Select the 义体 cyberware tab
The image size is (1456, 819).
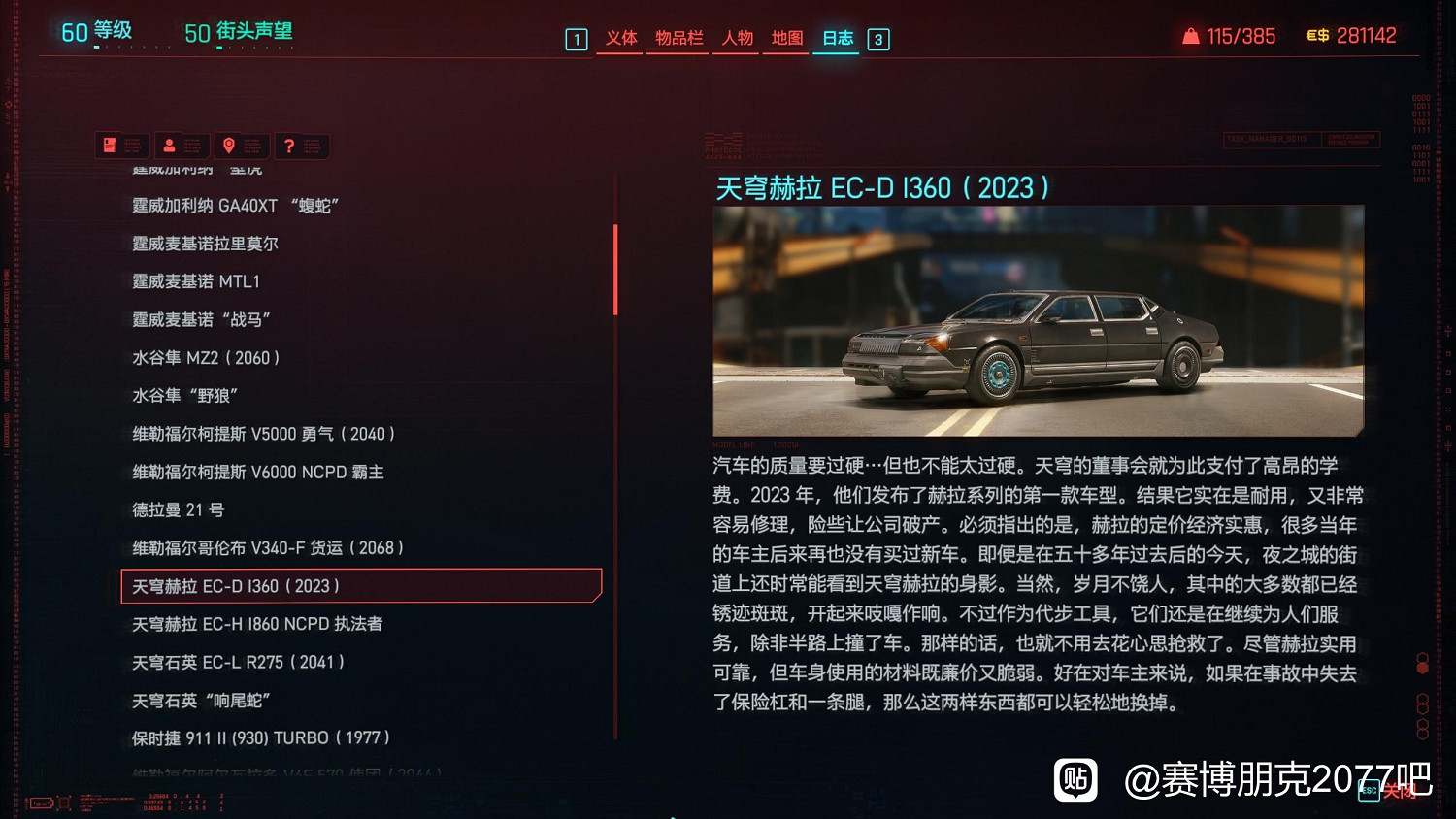[621, 39]
